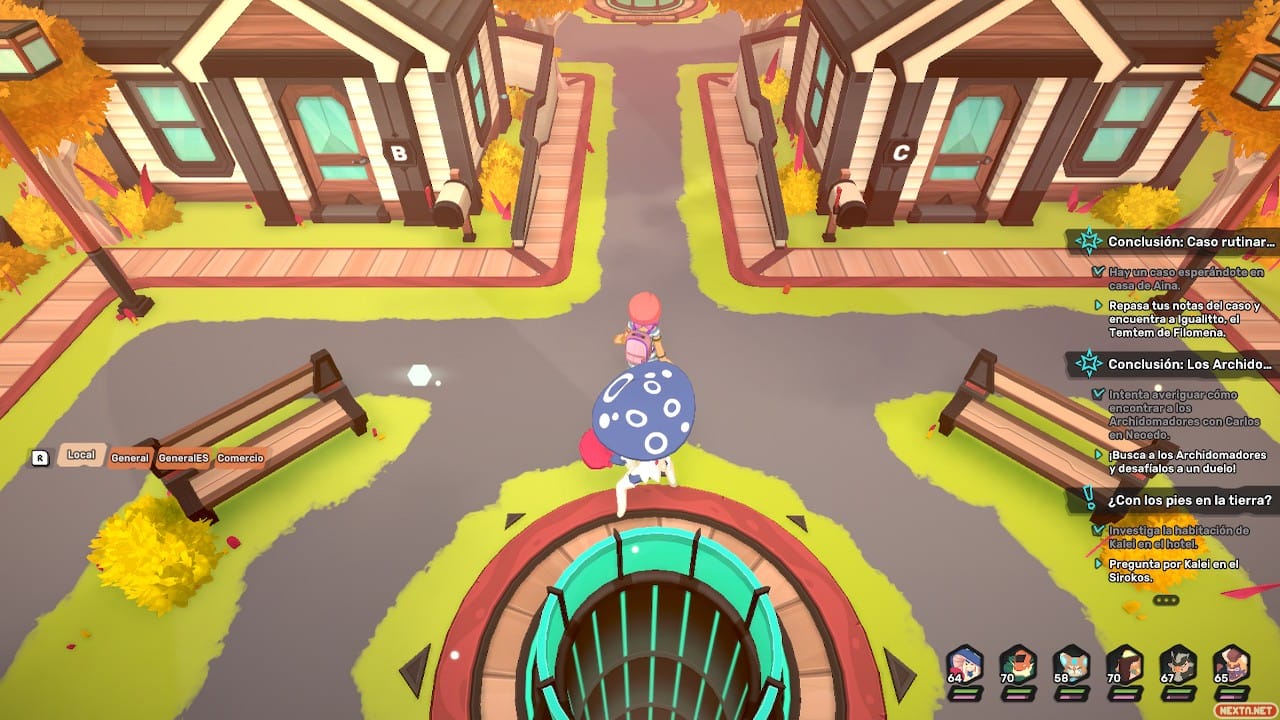Expand the arrow beside 'Busca a los Archidomadores'

point(1098,453)
